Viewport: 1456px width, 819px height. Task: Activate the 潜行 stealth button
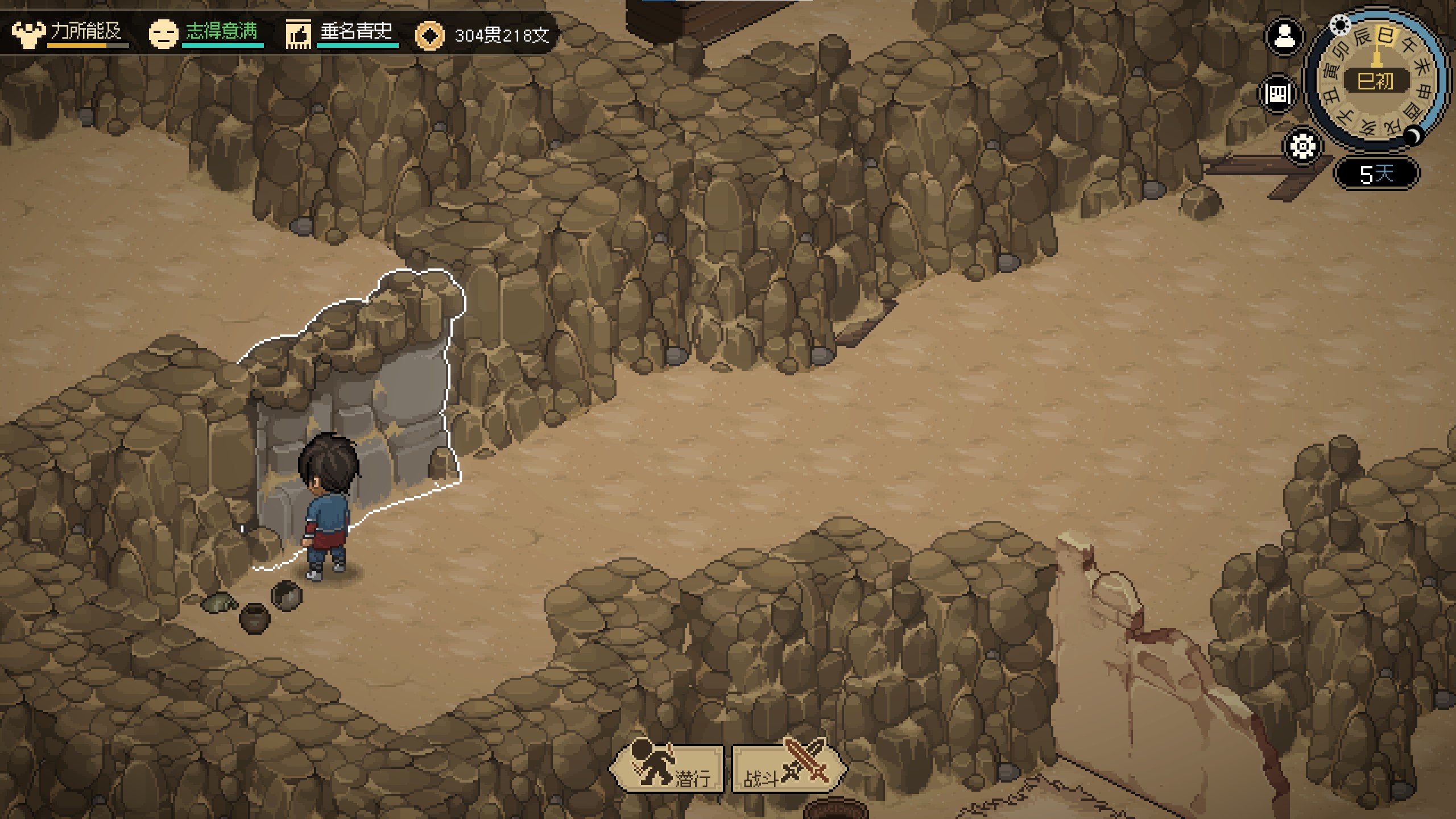(x=668, y=769)
